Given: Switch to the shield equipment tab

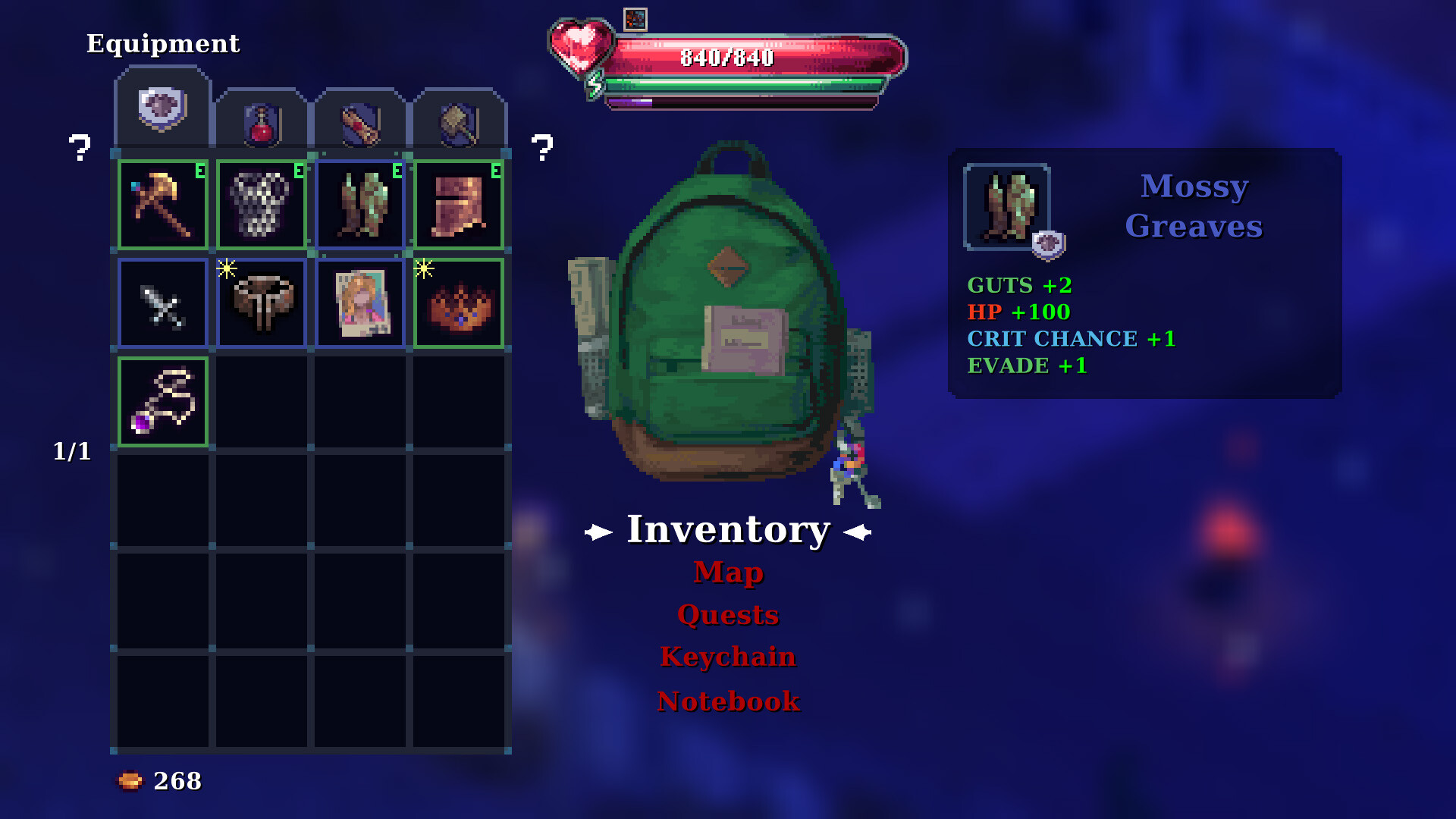Looking at the screenshot, I should click(x=162, y=108).
